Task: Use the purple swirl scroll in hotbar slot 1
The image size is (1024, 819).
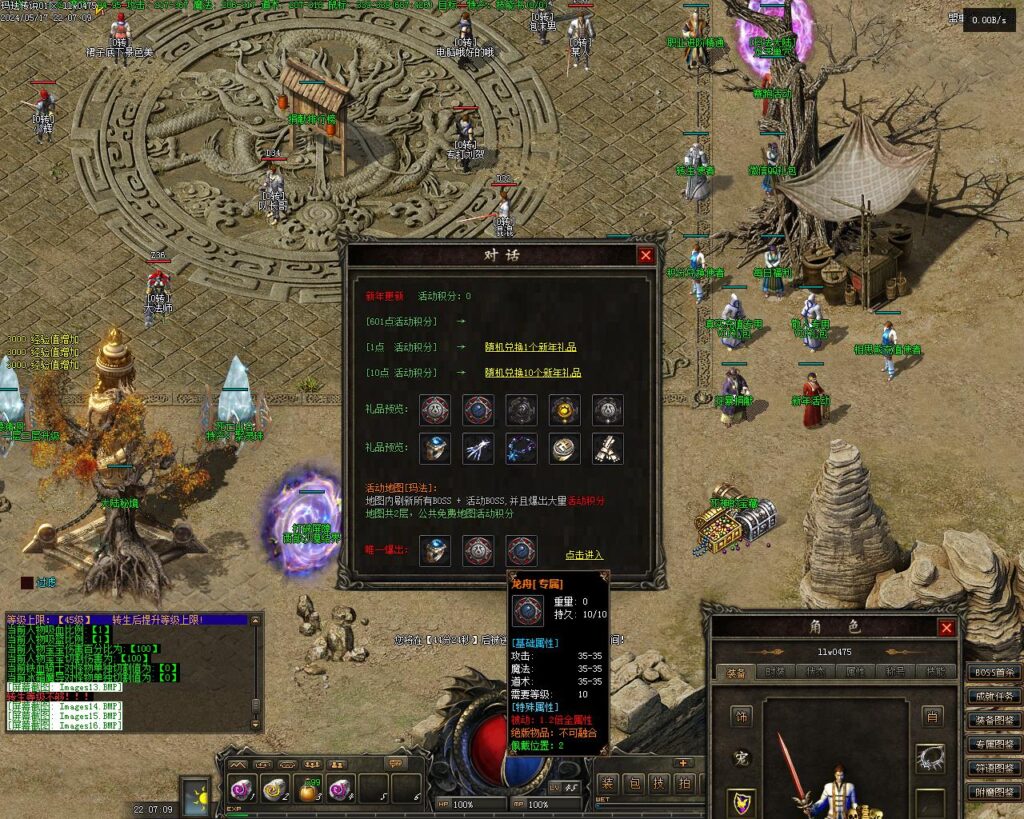Action: click(x=240, y=789)
